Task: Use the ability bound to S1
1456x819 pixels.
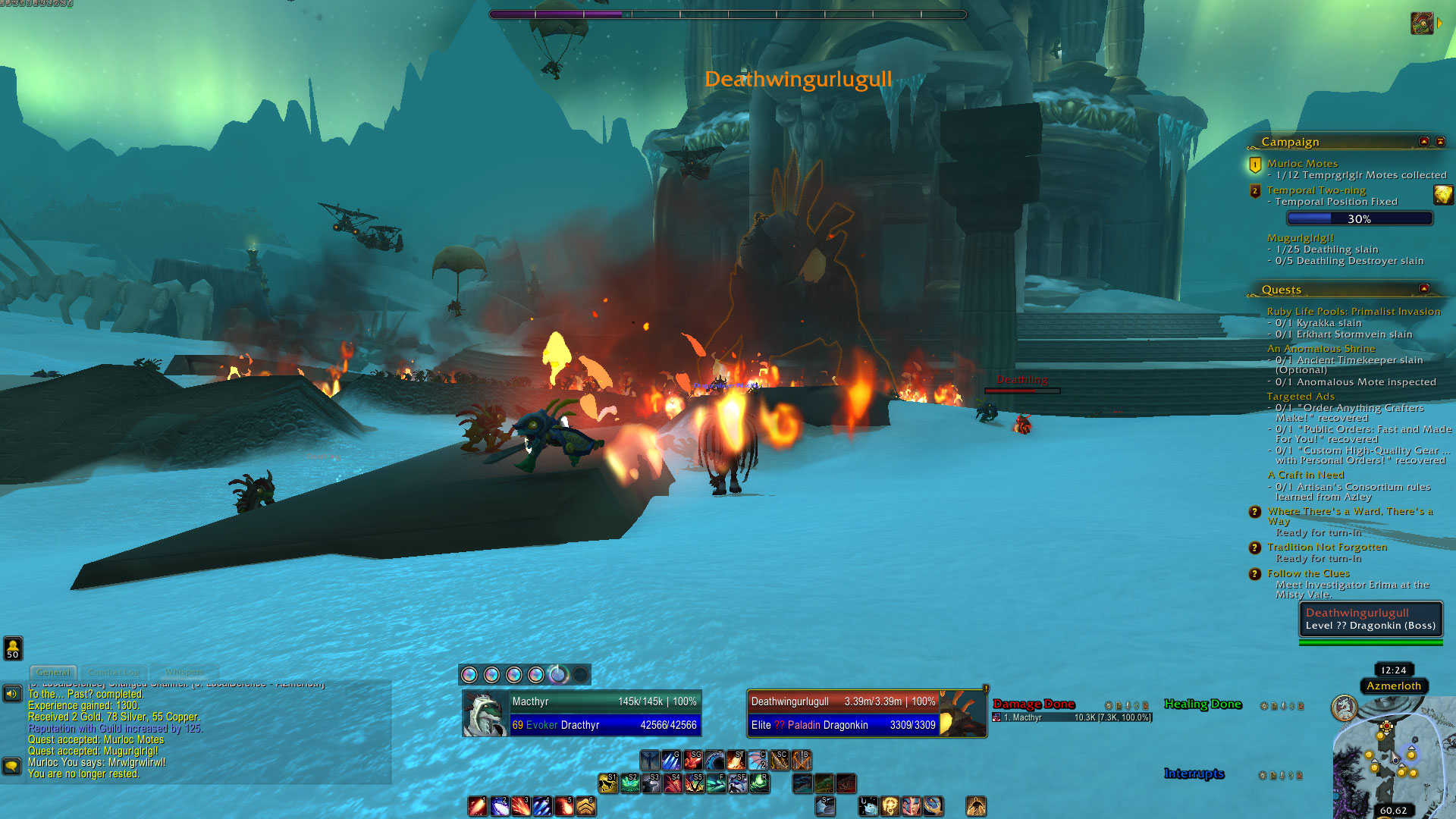Action: coord(607,783)
